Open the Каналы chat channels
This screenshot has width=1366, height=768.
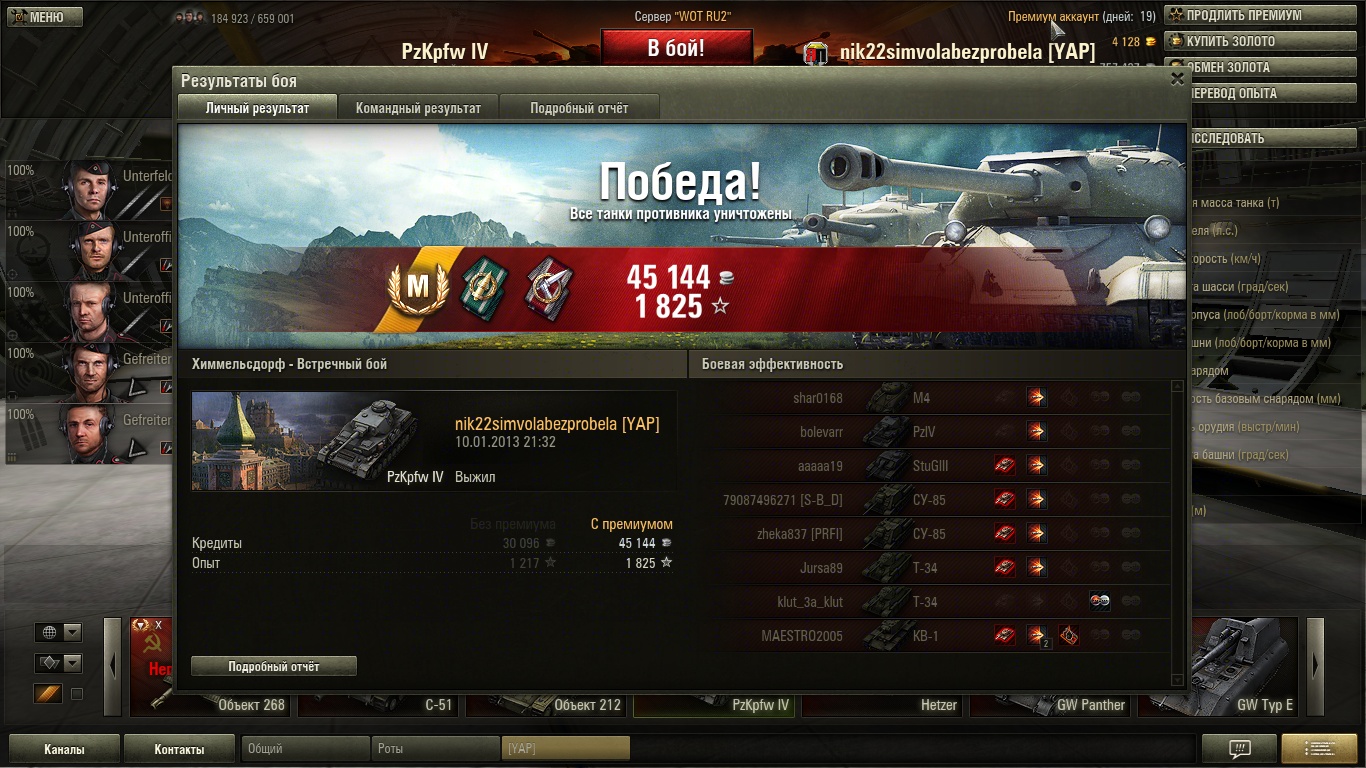pos(64,749)
